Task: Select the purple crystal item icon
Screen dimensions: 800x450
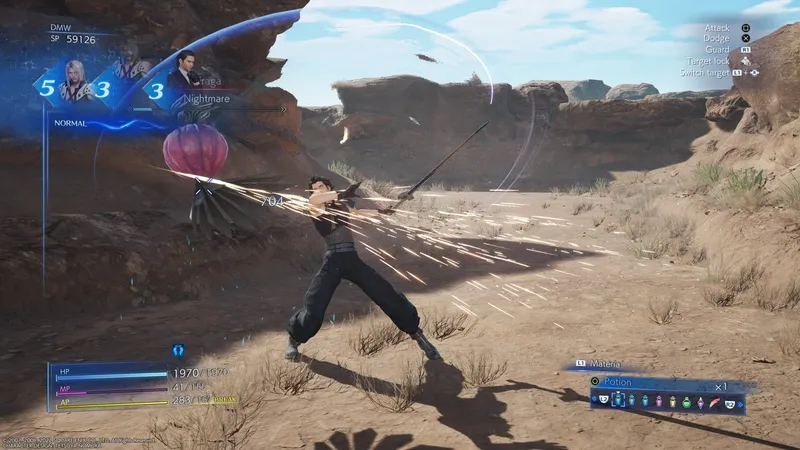Action: click(x=698, y=402)
